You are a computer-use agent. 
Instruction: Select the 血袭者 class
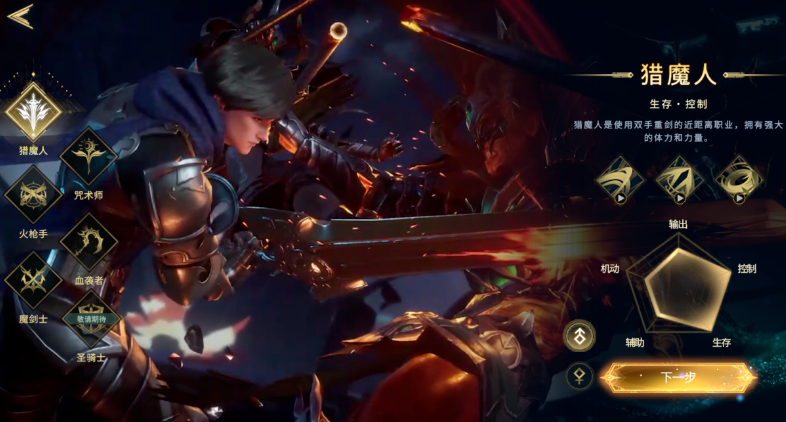[89, 240]
